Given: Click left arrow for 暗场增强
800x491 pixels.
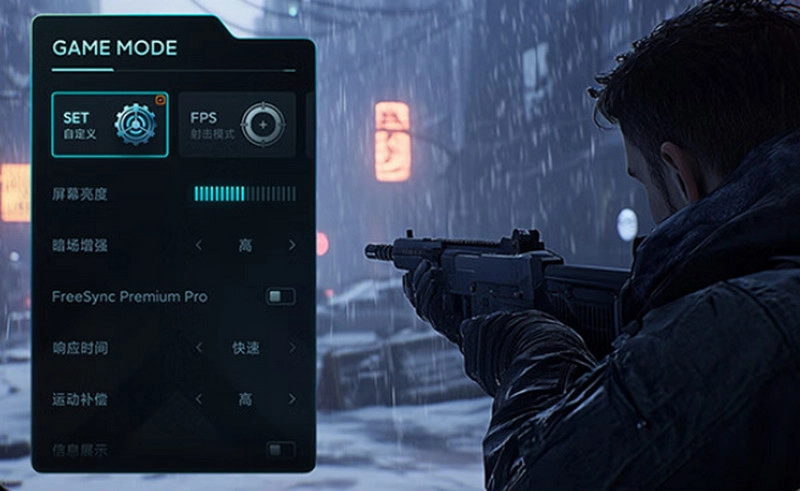Looking at the screenshot, I should (199, 245).
